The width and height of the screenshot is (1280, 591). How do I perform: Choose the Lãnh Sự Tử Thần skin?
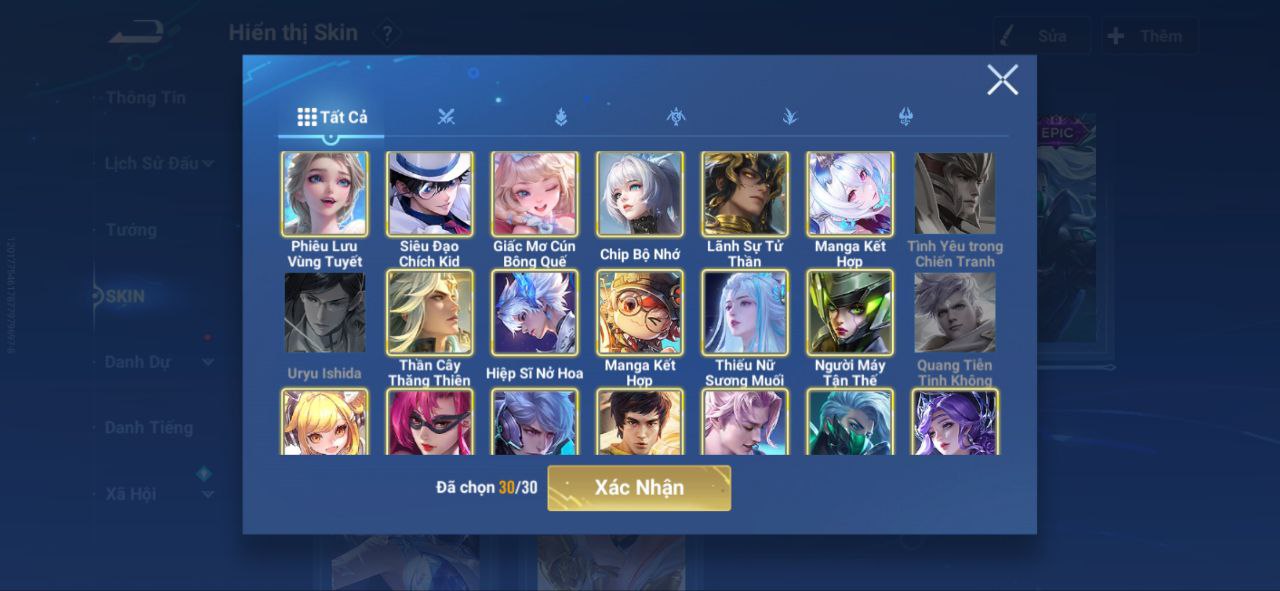pyautogui.click(x=745, y=194)
